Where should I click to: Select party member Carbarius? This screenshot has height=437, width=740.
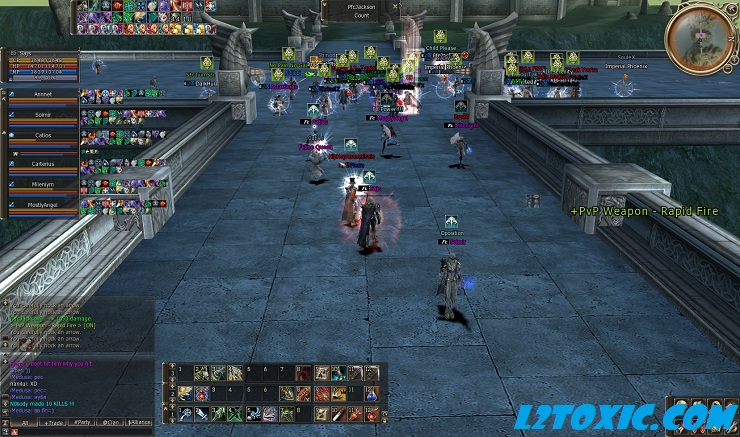tap(42, 163)
